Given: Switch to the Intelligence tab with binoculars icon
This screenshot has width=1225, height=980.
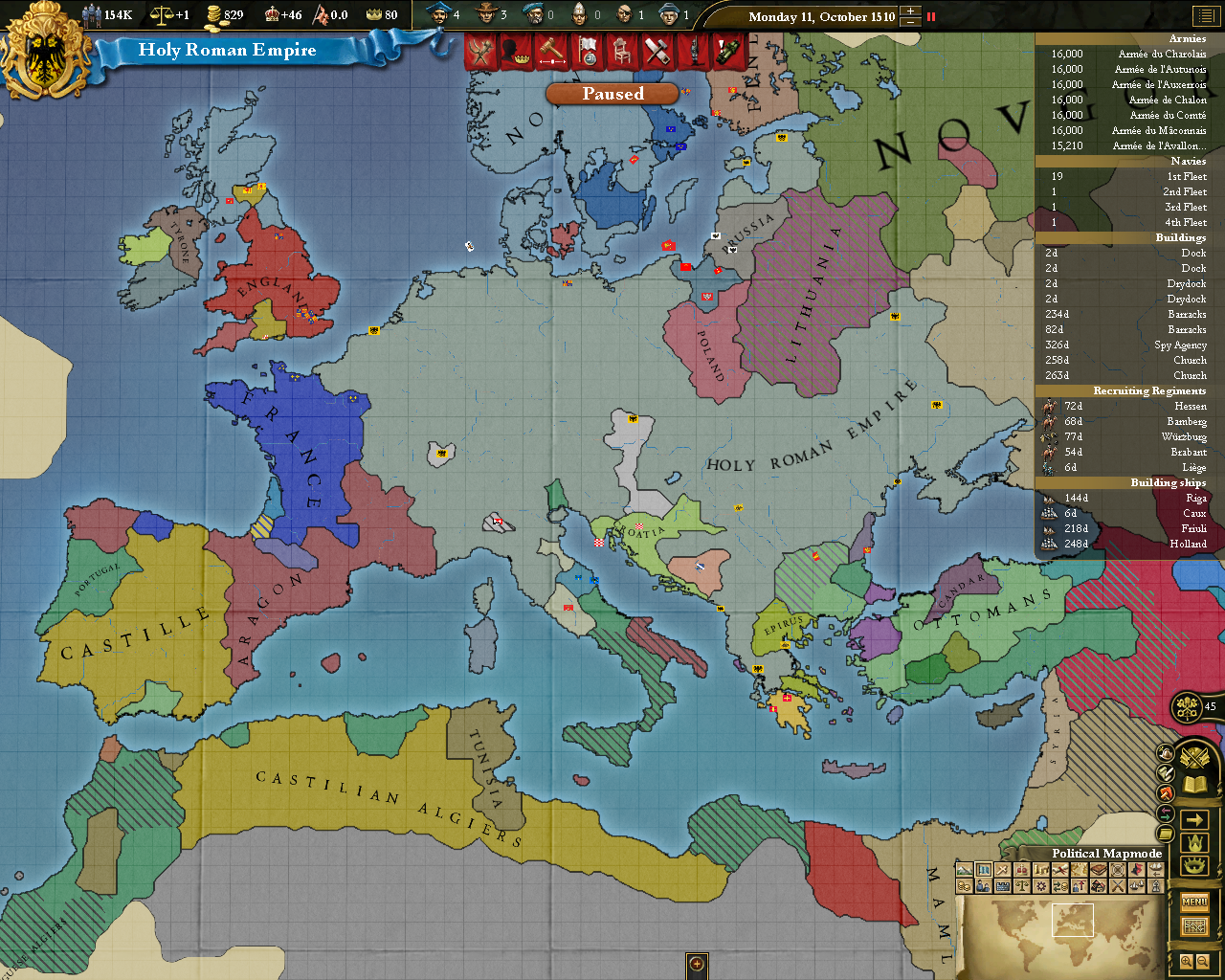Looking at the screenshot, I should tap(728, 50).
